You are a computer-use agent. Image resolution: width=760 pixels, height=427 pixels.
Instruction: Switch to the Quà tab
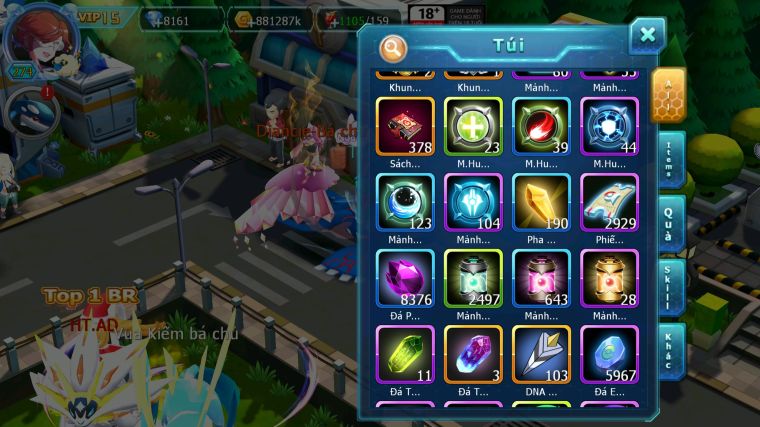[x=669, y=222]
